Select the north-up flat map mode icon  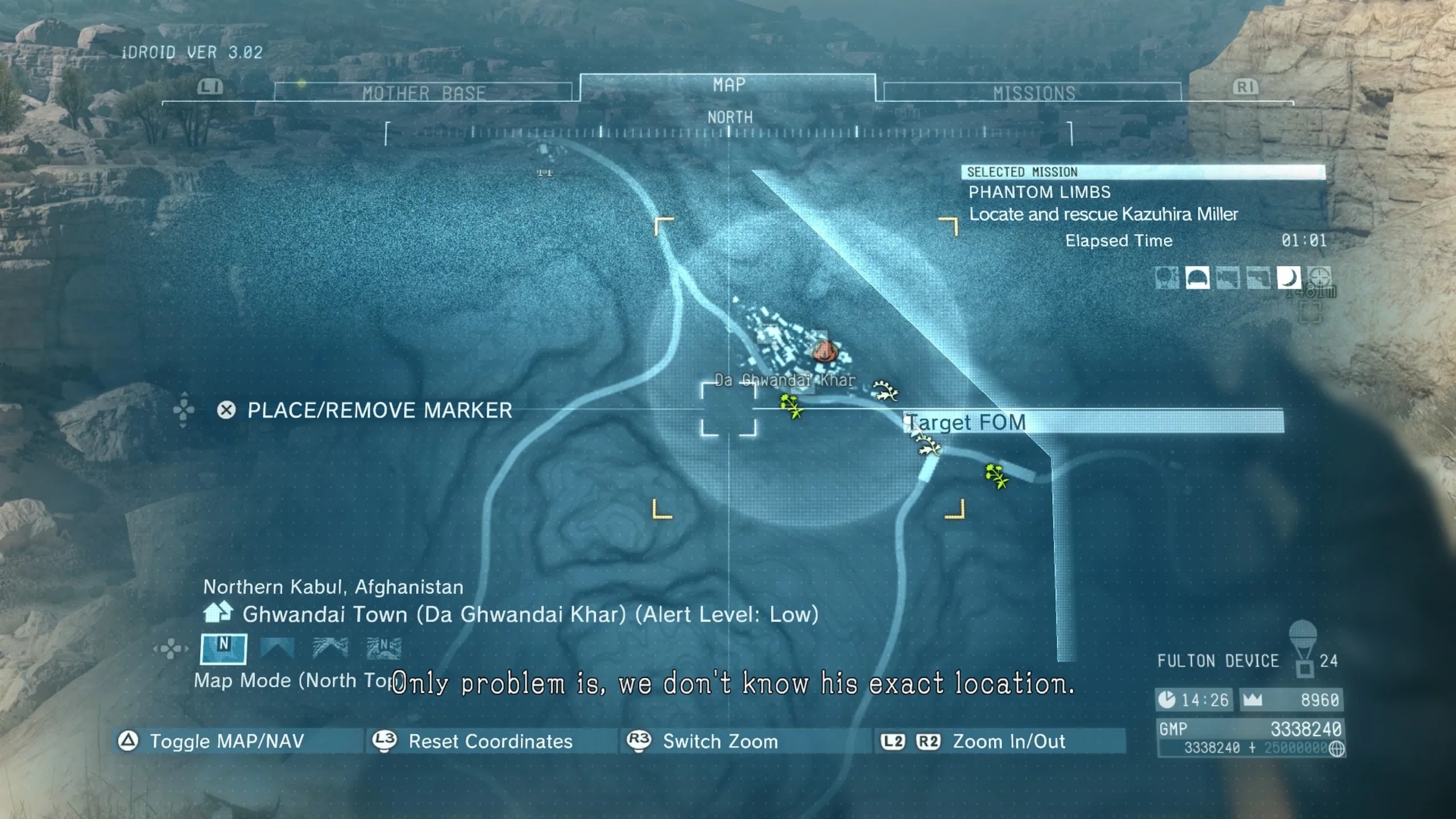point(224,648)
